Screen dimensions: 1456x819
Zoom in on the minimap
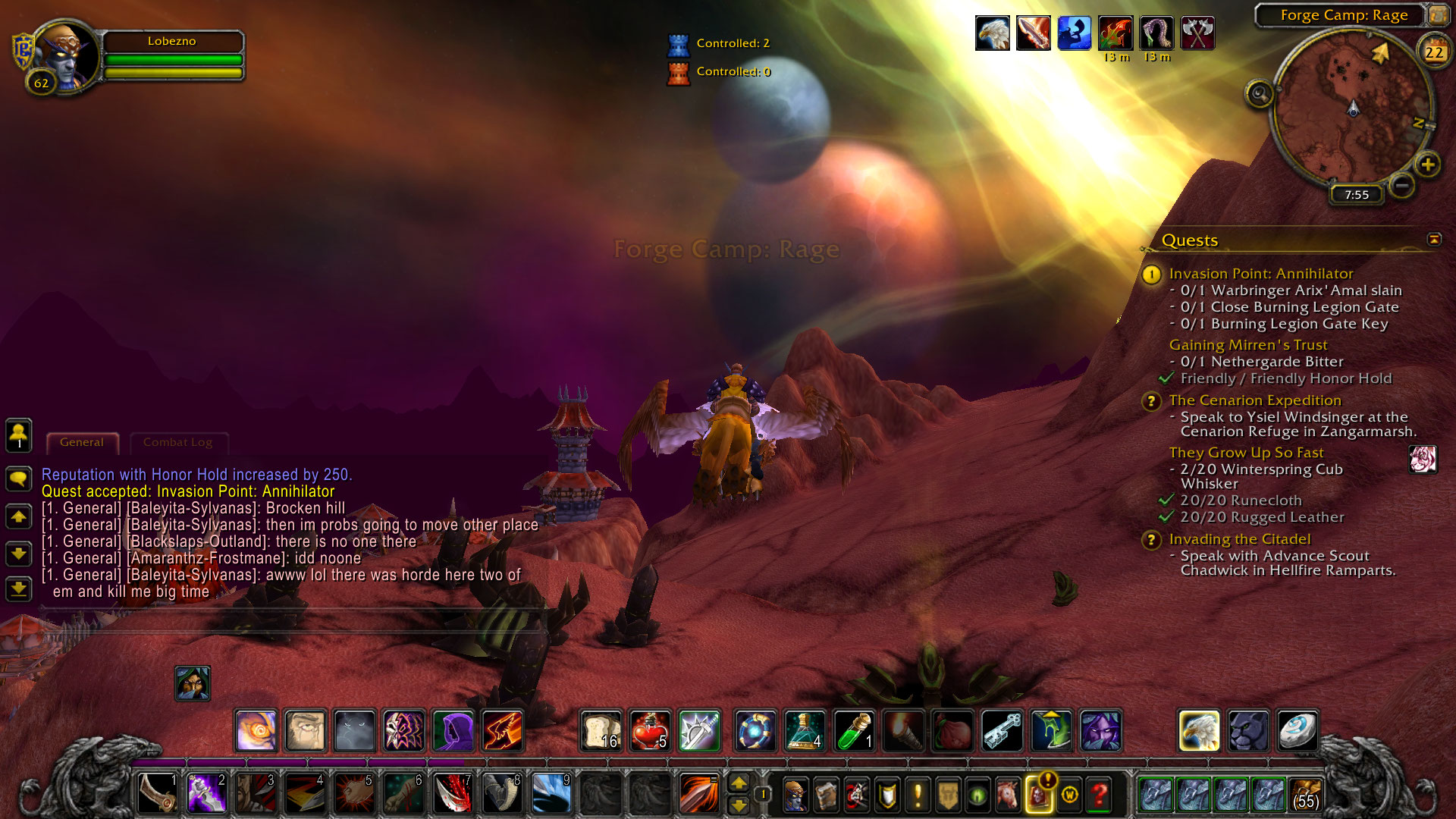click(x=1427, y=165)
